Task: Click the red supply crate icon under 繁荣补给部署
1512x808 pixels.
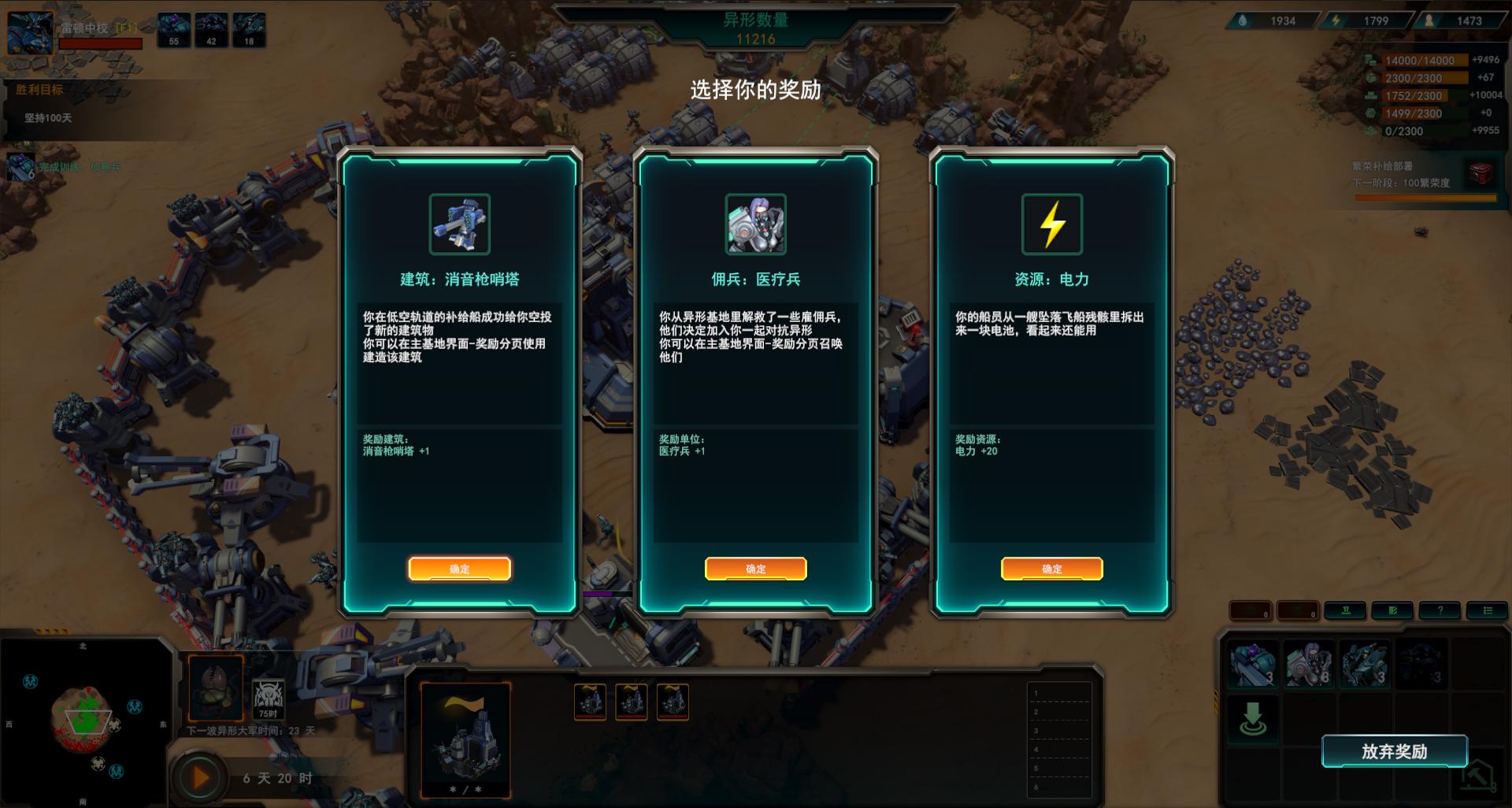Action: 1480,175
